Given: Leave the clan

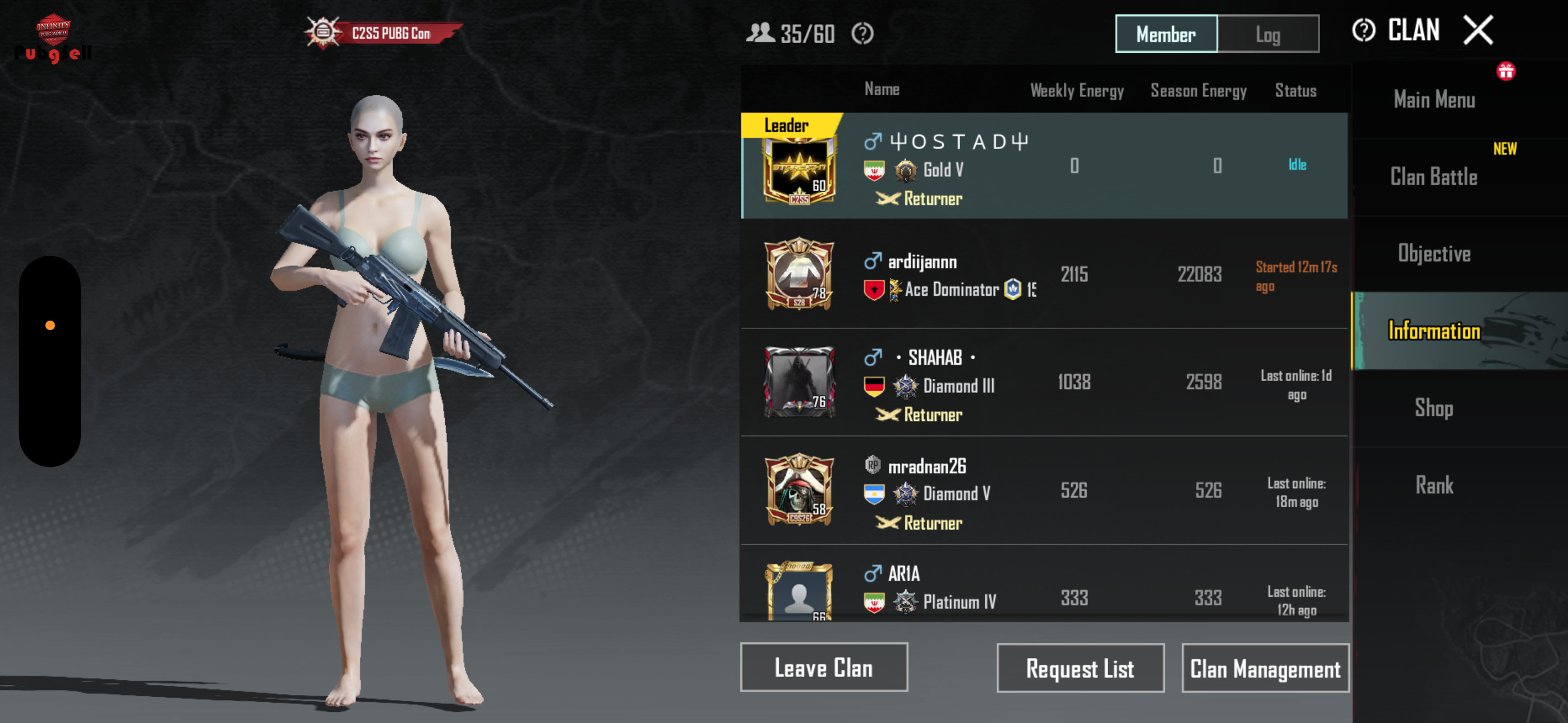Looking at the screenshot, I should click(824, 668).
